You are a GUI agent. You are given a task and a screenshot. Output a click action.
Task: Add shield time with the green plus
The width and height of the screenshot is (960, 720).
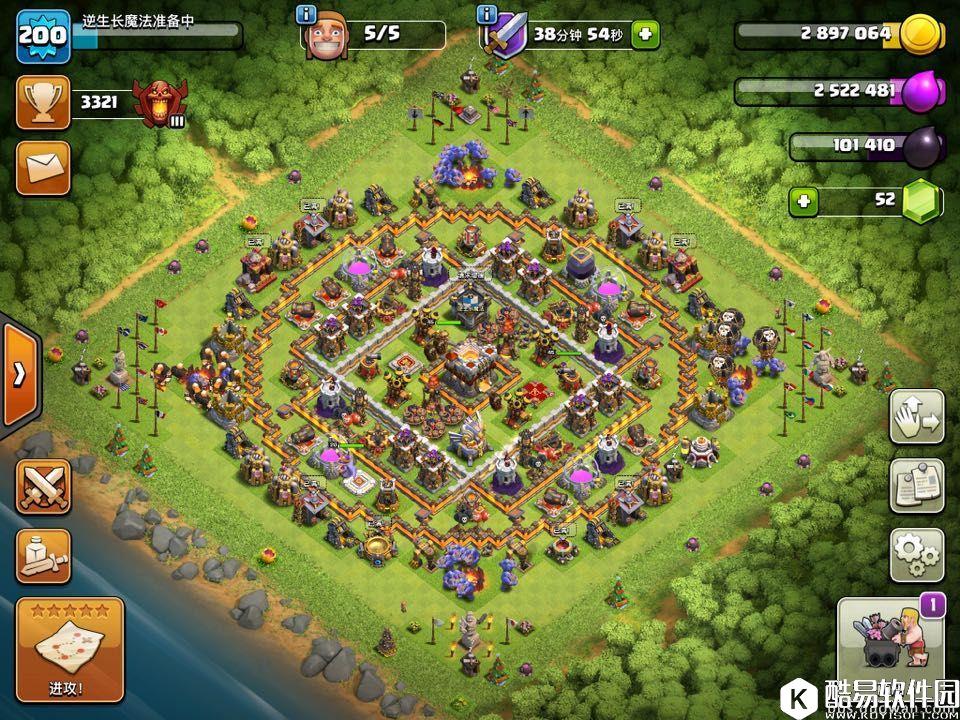(x=645, y=35)
